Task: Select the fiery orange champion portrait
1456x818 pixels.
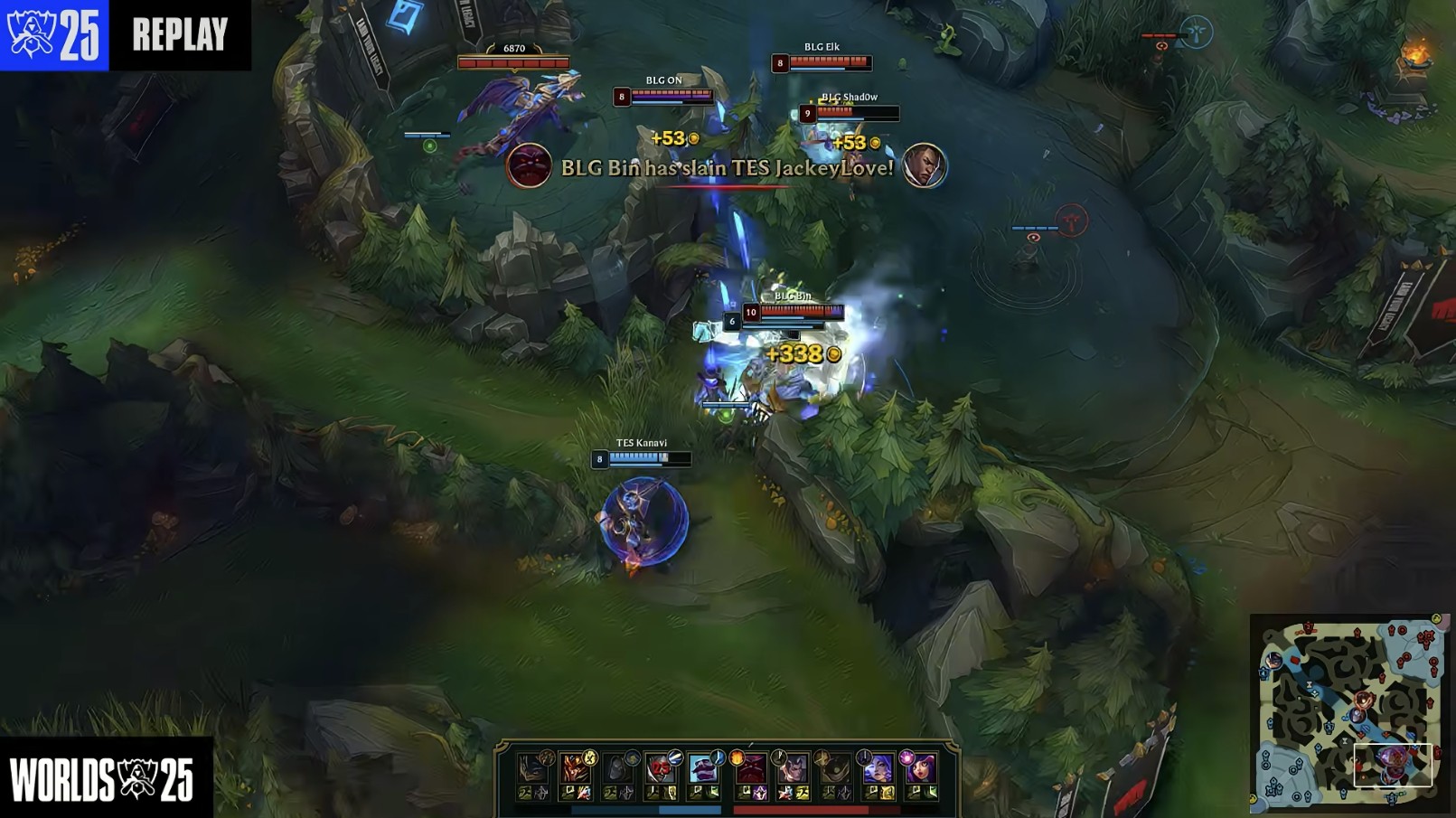Action: (x=575, y=769)
